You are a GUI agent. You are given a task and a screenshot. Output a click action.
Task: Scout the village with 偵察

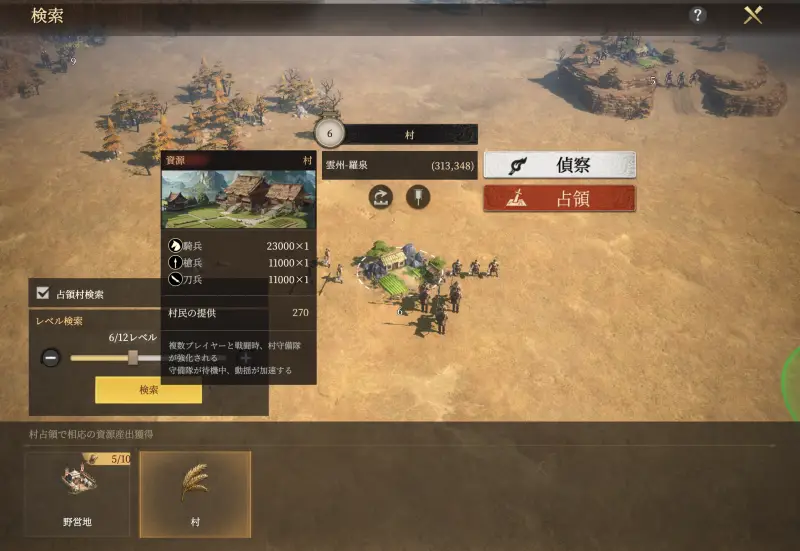(559, 165)
